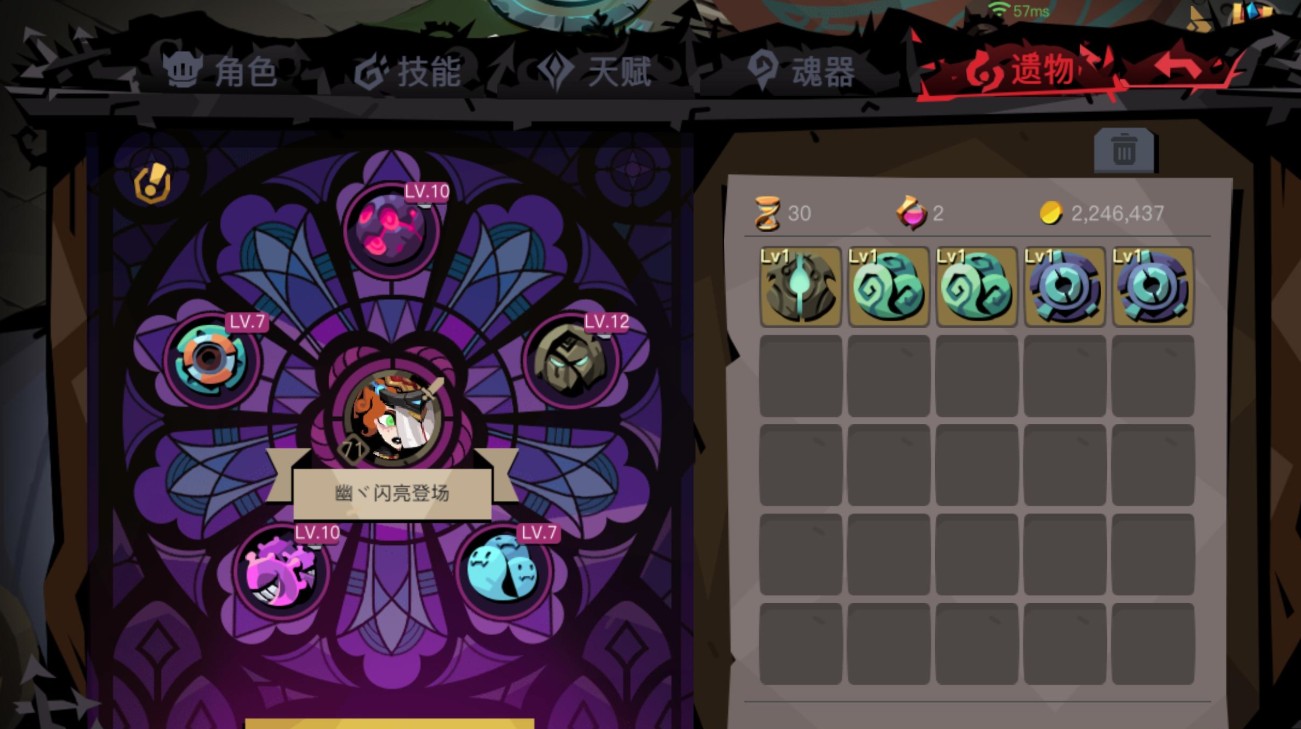
Task: Select the 天赋 tab
Action: (x=596, y=71)
